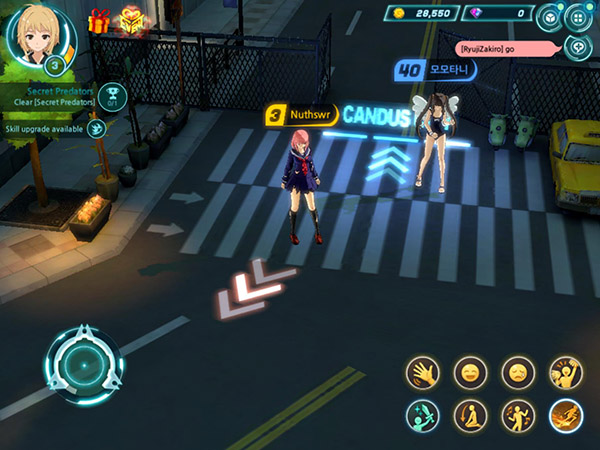
Task: Activate the teal sword-raising emote
Action: [422, 415]
